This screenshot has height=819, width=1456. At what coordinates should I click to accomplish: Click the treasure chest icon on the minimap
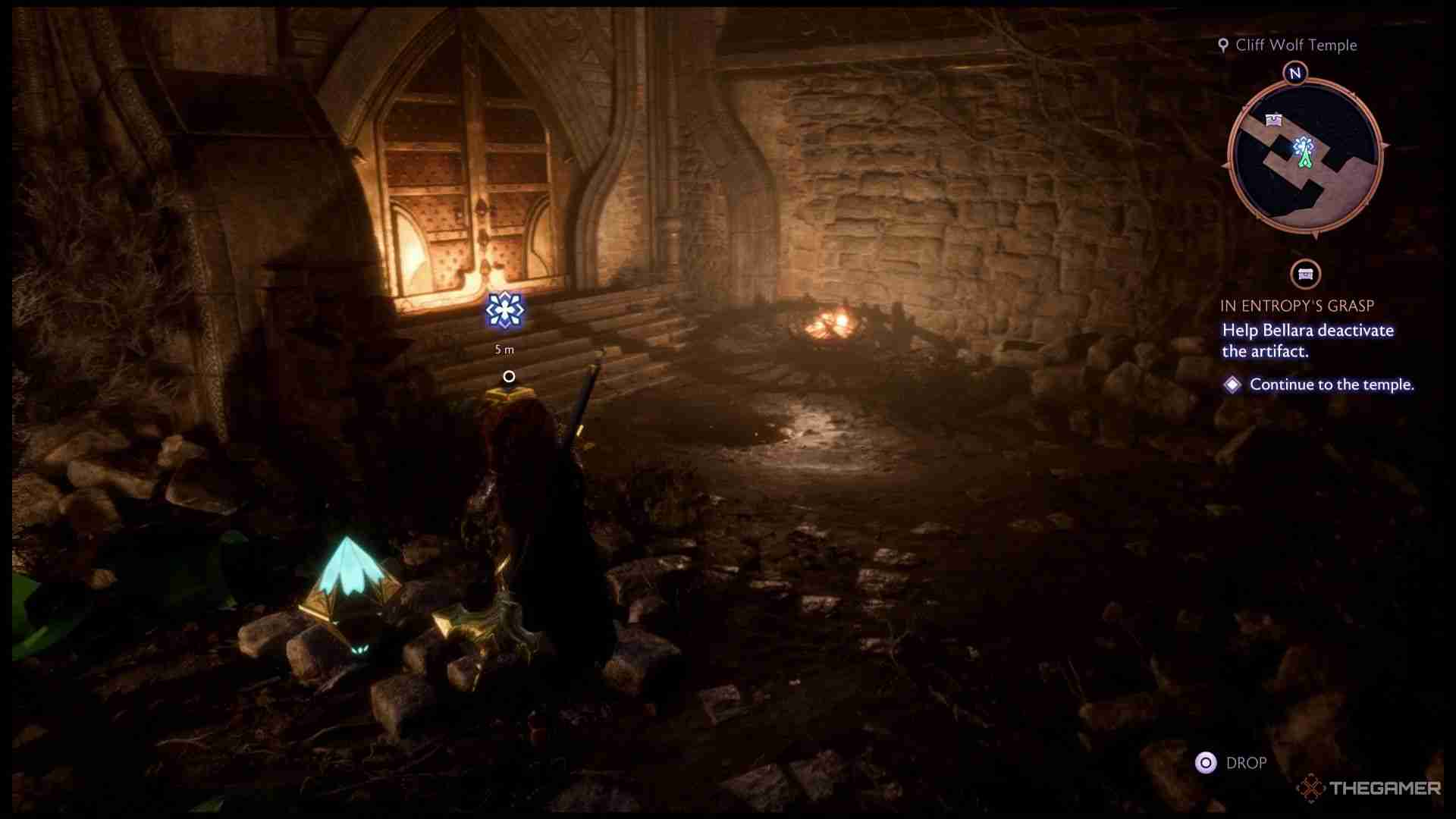coord(1273,118)
